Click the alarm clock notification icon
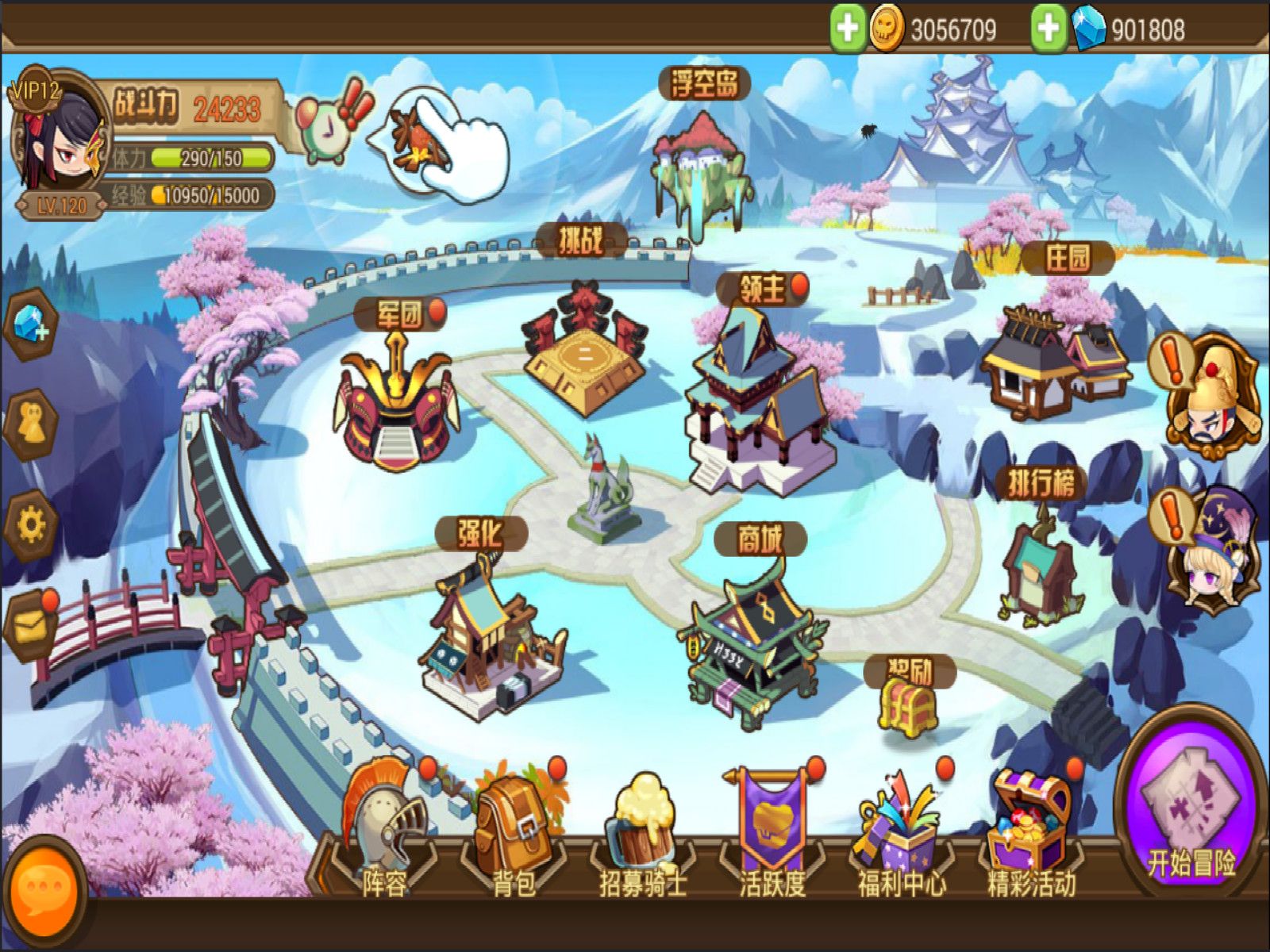 [325, 127]
